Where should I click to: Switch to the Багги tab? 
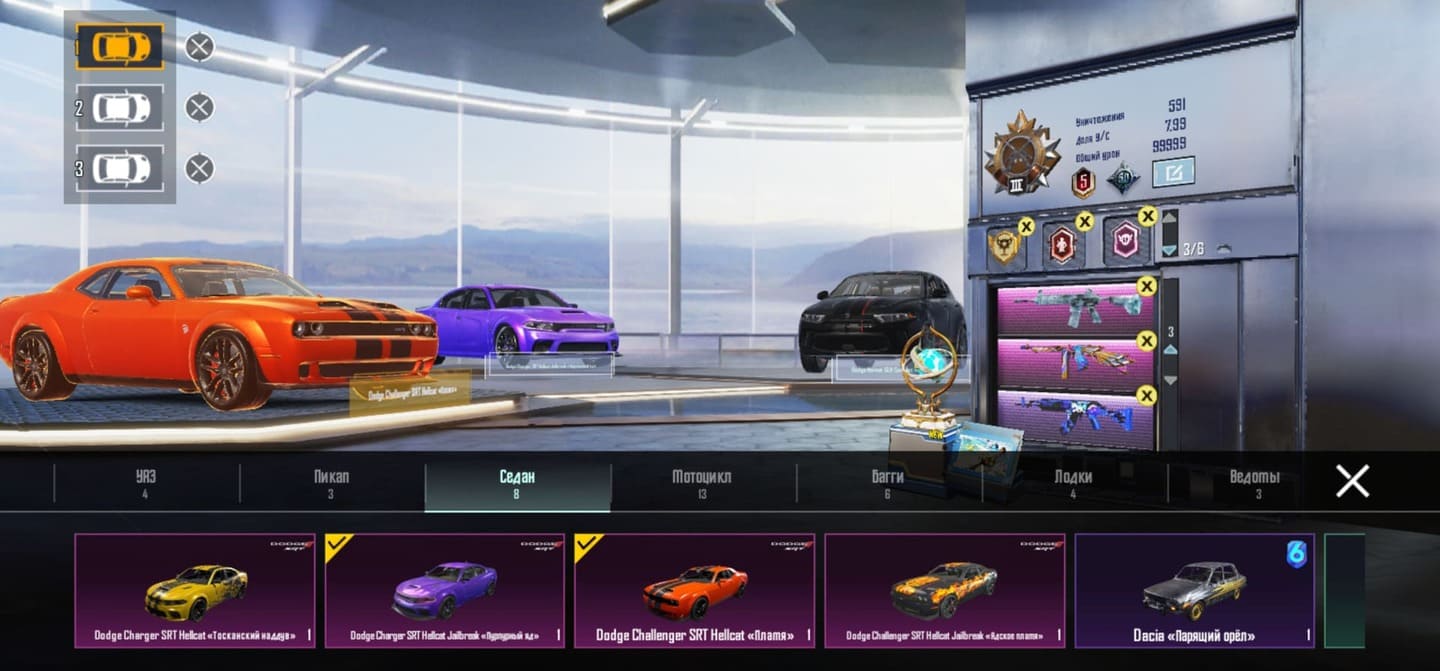[x=887, y=483]
